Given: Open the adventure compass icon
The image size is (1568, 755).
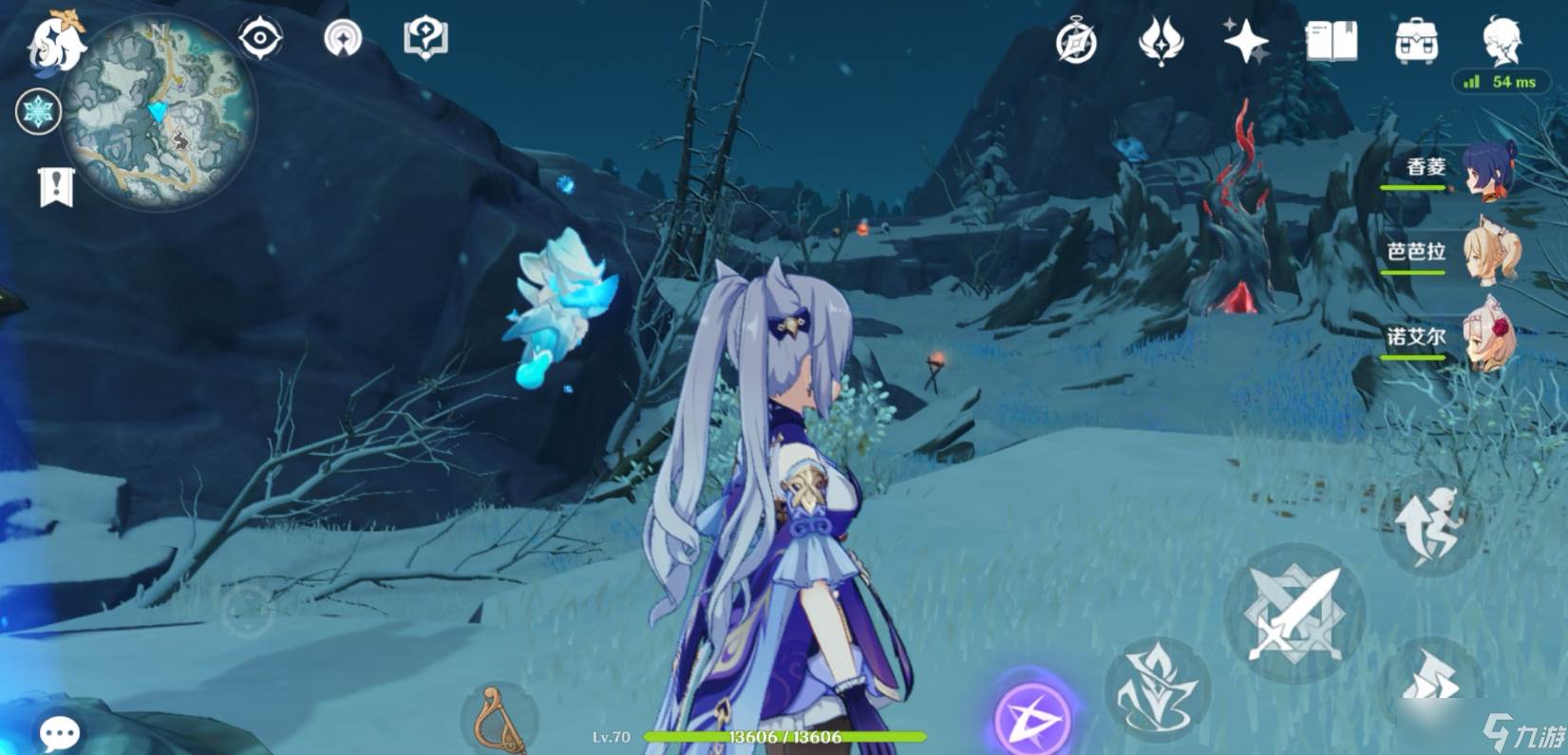Looking at the screenshot, I should 1076,42.
